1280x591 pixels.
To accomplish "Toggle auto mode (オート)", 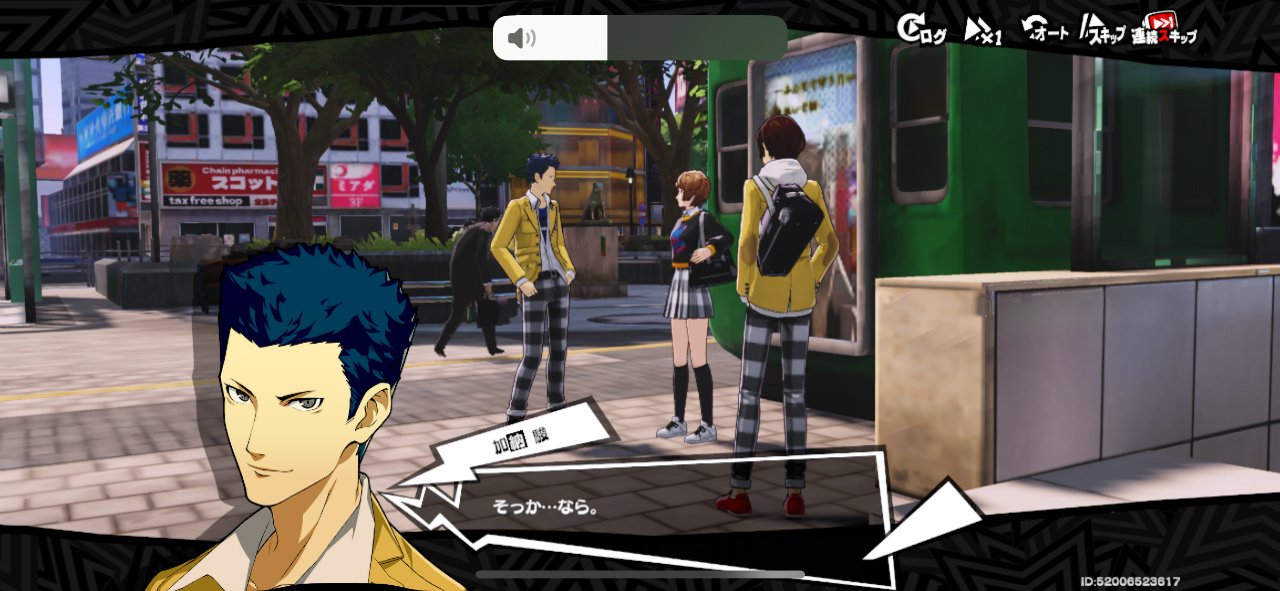I will (x=1045, y=30).
